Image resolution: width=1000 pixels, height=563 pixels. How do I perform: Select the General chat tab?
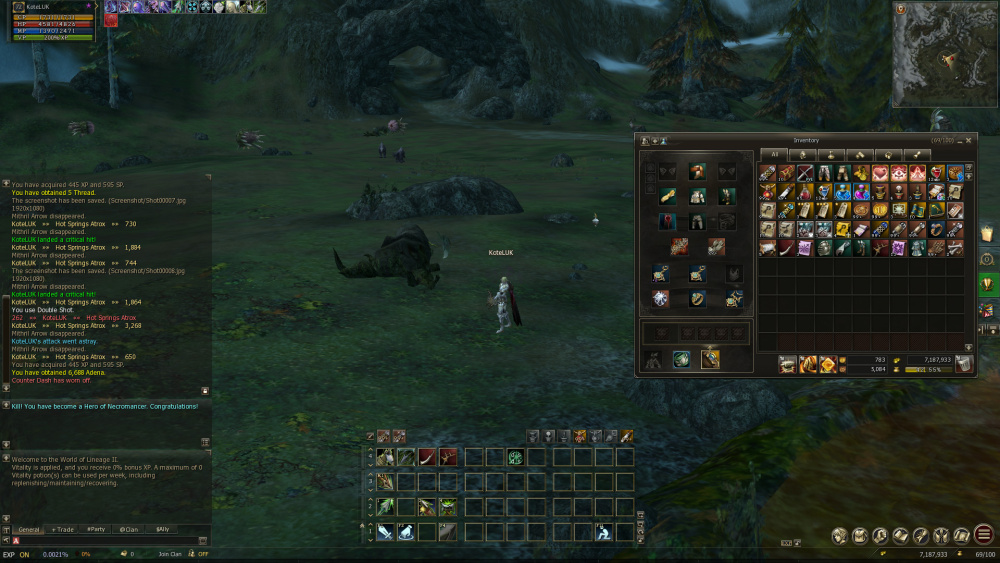(29, 529)
